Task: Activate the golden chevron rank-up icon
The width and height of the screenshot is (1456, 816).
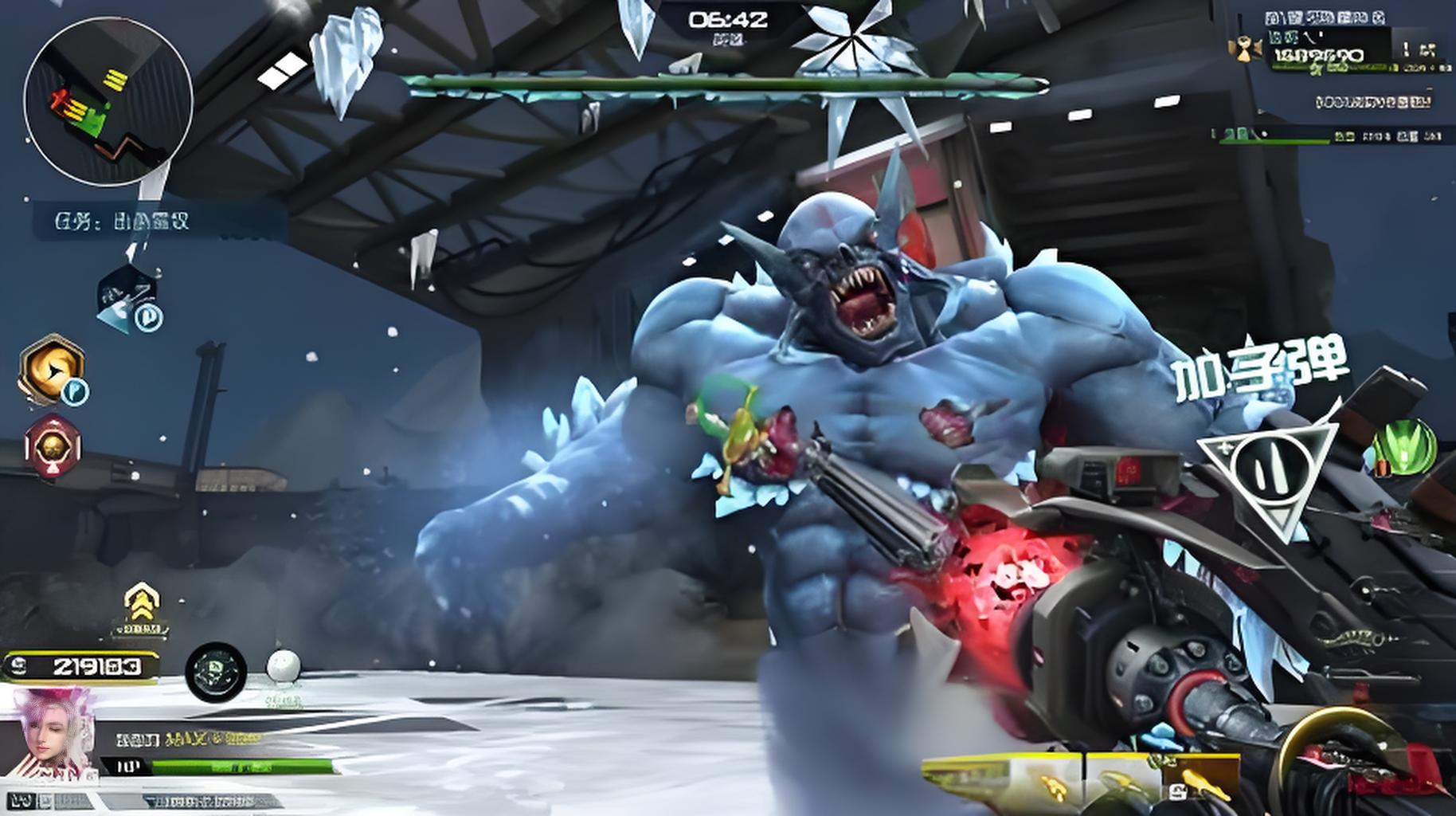Action: tap(141, 606)
